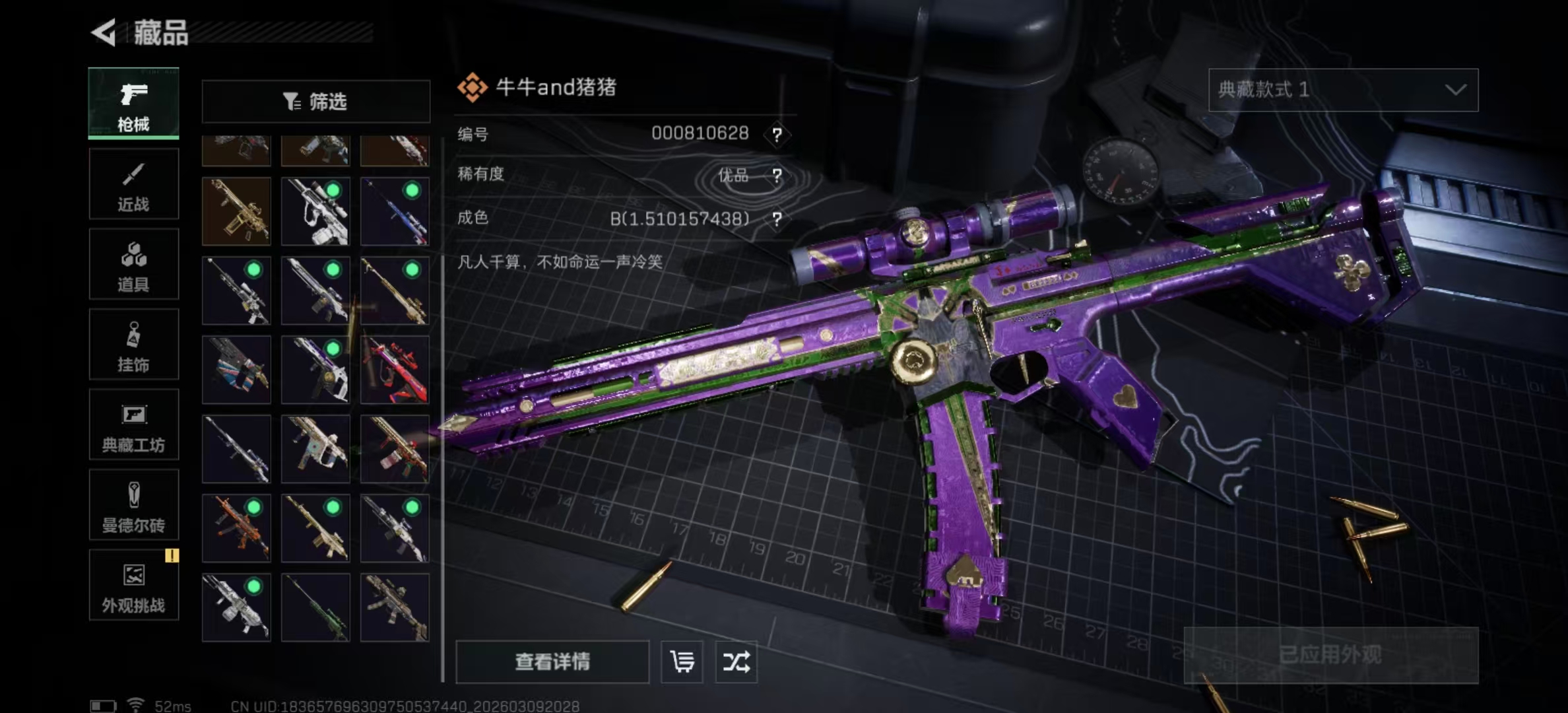The image size is (1568, 713).
Task: Click the 筛选 filter button
Action: [315, 102]
